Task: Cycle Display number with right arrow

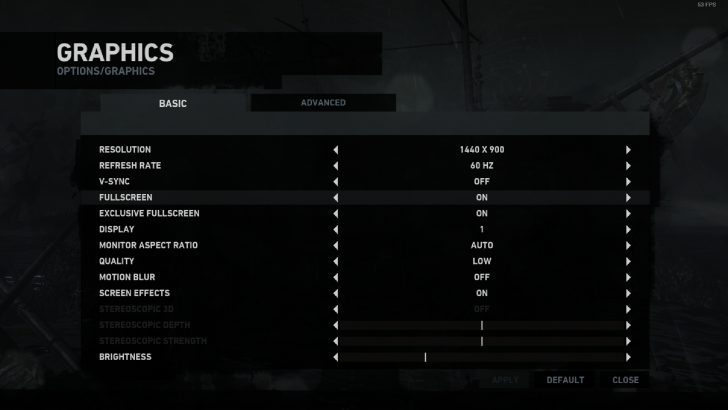Action: tap(628, 230)
